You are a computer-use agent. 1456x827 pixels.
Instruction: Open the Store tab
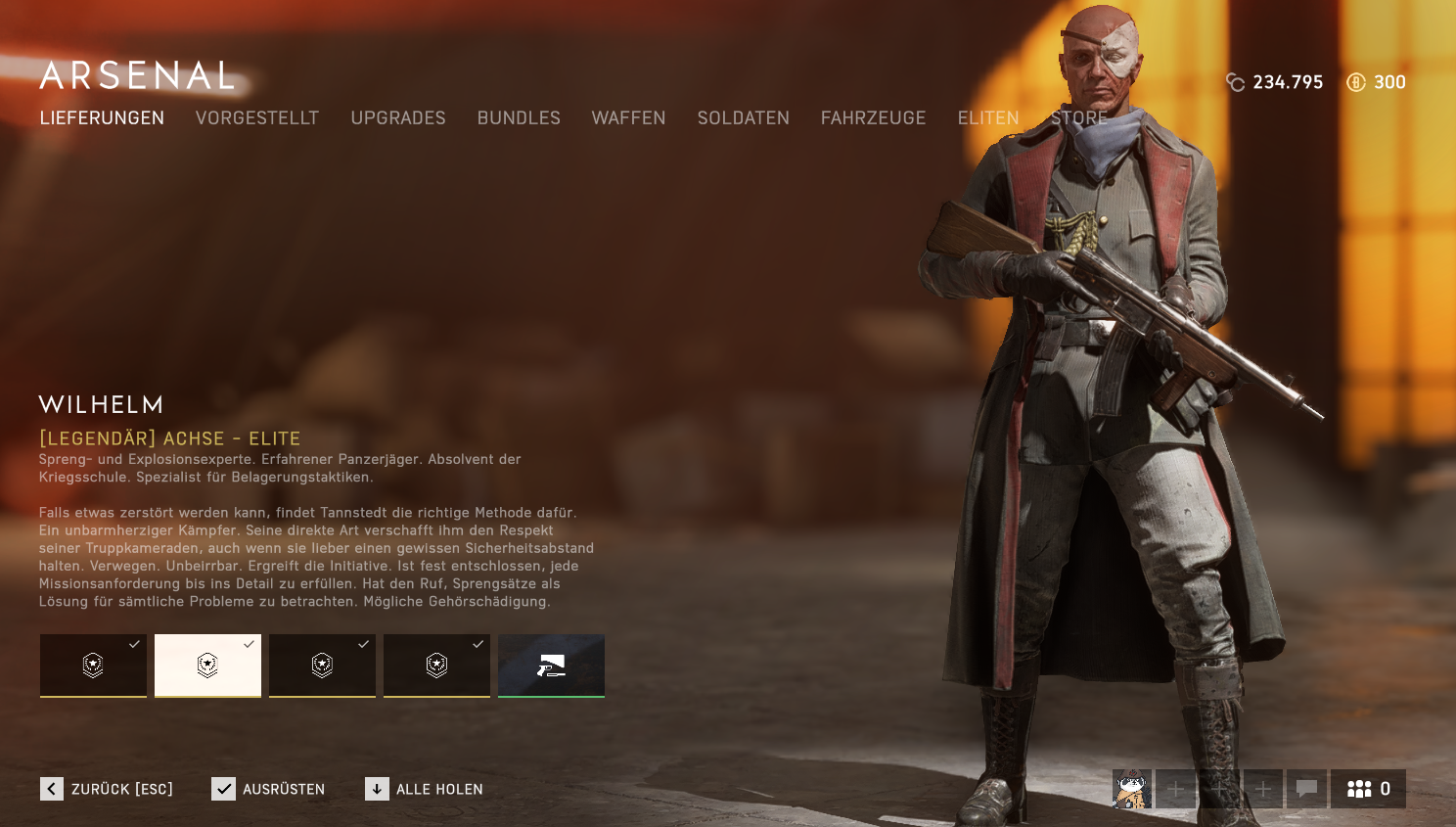coord(1079,118)
